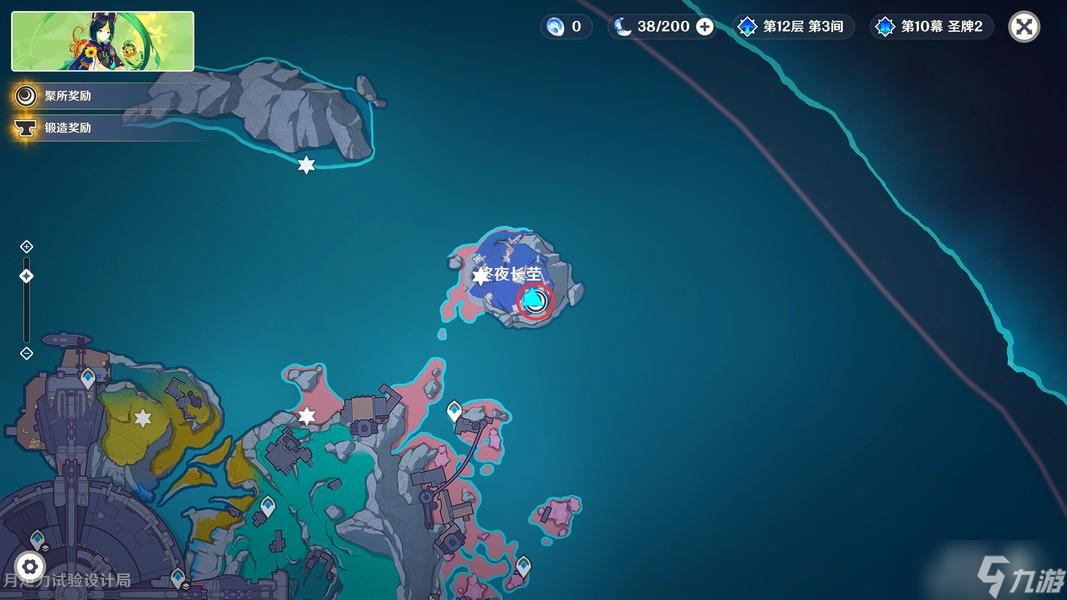1067x600 pixels.
Task: Select the star marker beside 冬夜长室 label
Action: tap(480, 277)
